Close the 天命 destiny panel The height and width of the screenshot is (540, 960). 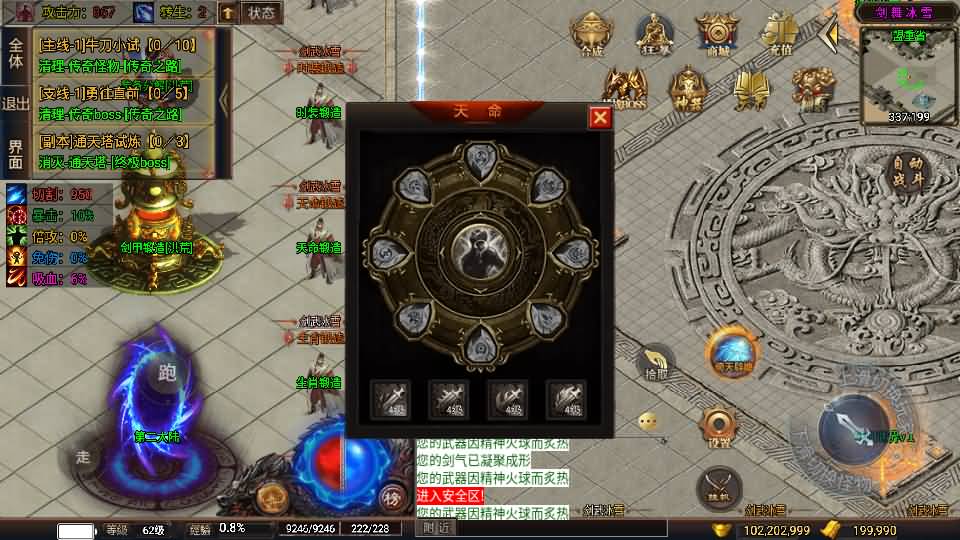coord(600,117)
